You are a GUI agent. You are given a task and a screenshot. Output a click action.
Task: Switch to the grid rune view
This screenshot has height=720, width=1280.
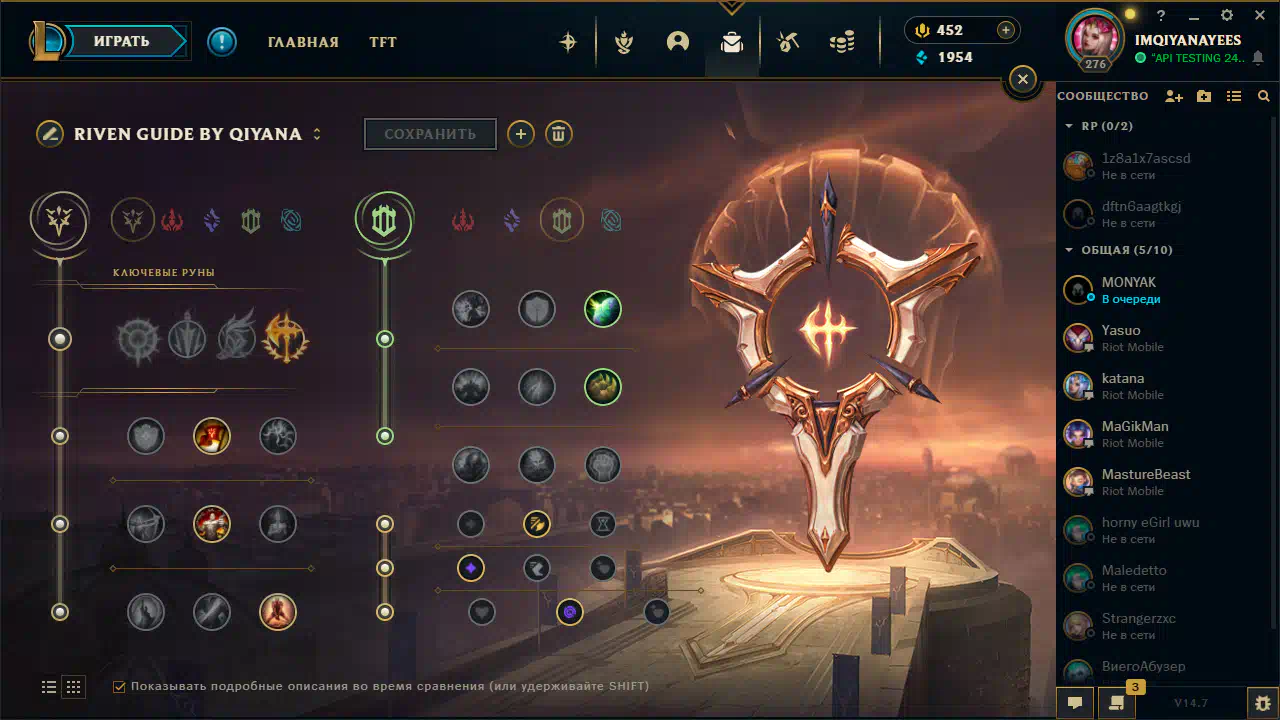click(x=73, y=687)
